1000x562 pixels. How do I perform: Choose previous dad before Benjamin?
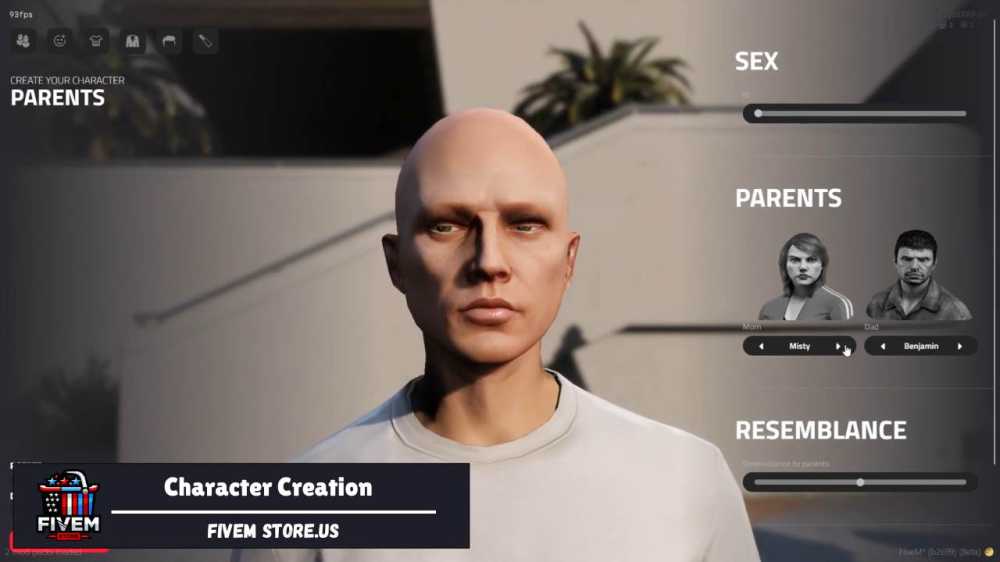[x=883, y=346]
